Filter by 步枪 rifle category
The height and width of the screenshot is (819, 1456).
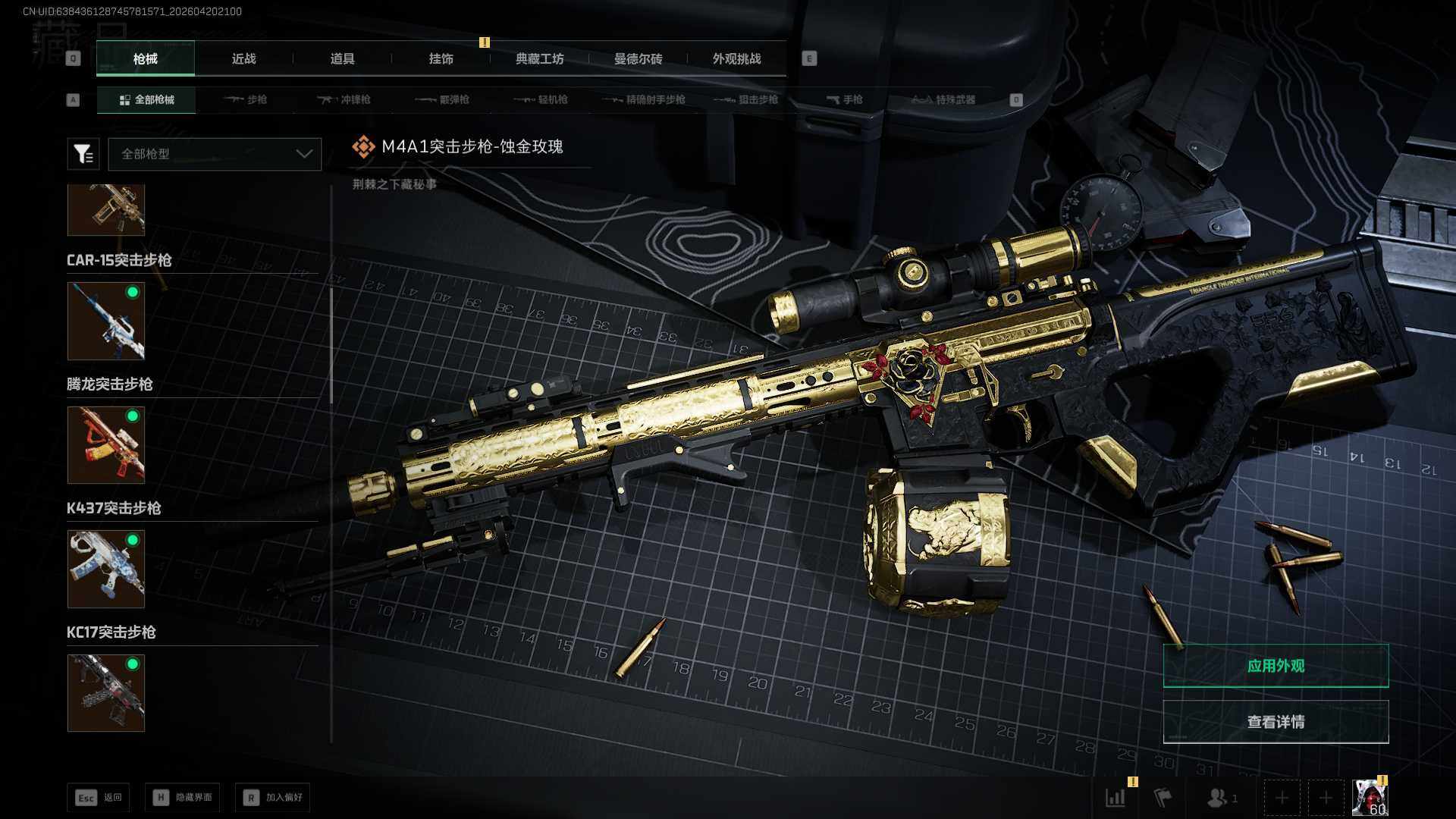[246, 99]
